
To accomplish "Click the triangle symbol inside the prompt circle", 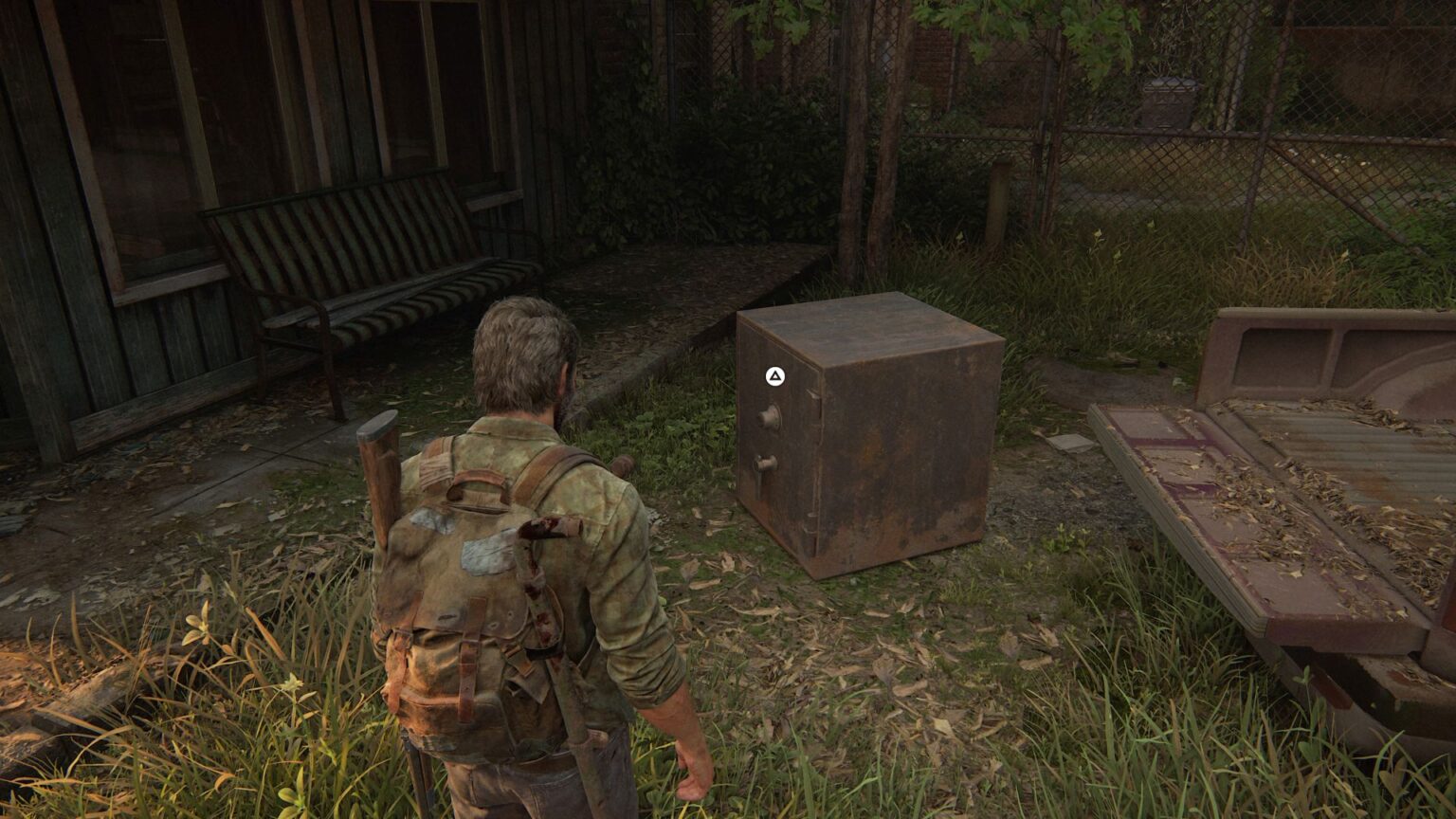I will click(x=773, y=375).
